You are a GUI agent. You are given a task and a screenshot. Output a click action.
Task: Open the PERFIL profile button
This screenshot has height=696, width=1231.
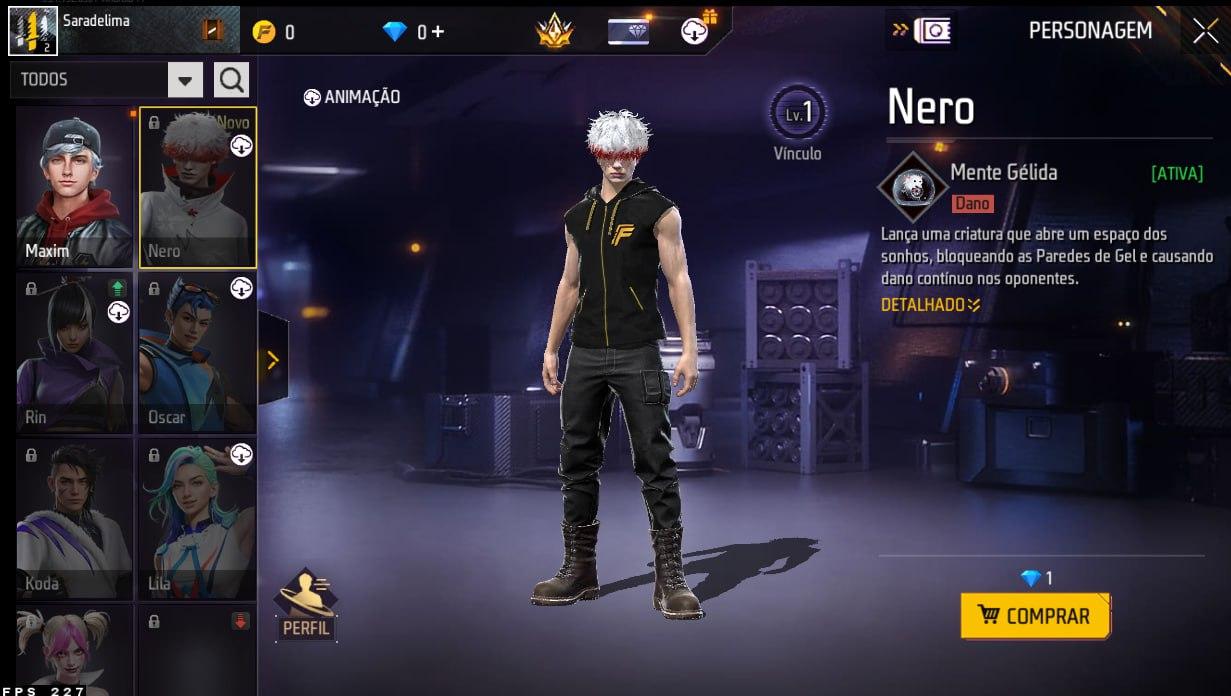point(306,606)
